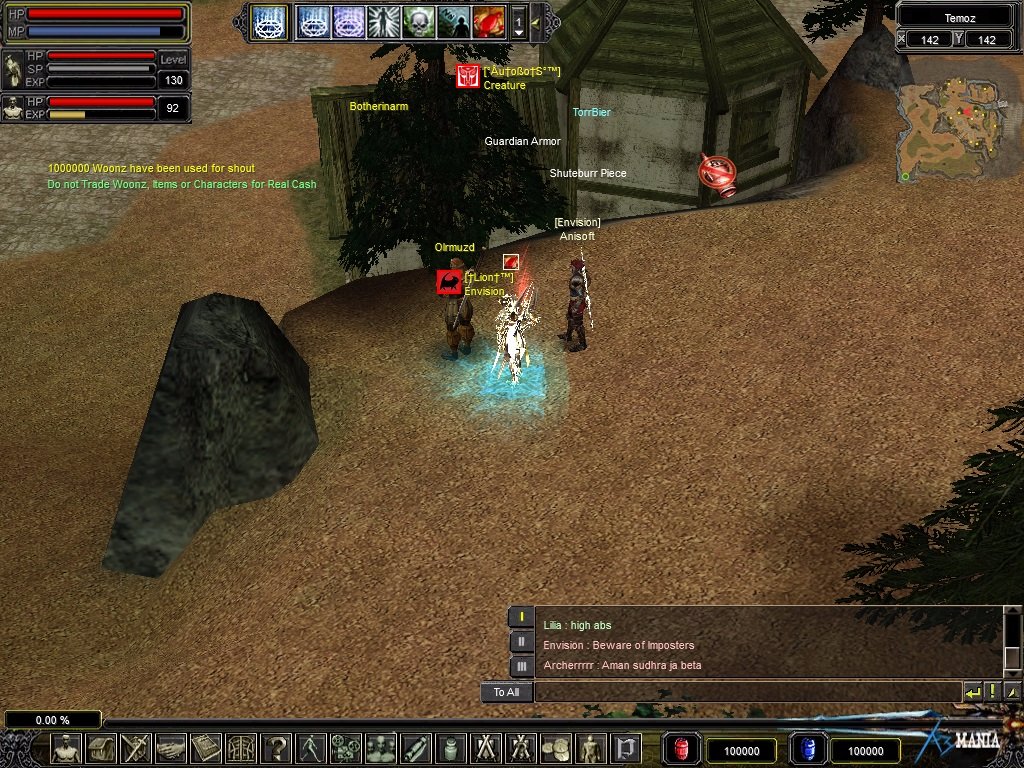The height and width of the screenshot is (768, 1024).
Task: Use the red creature skill icon
Action: click(488, 21)
